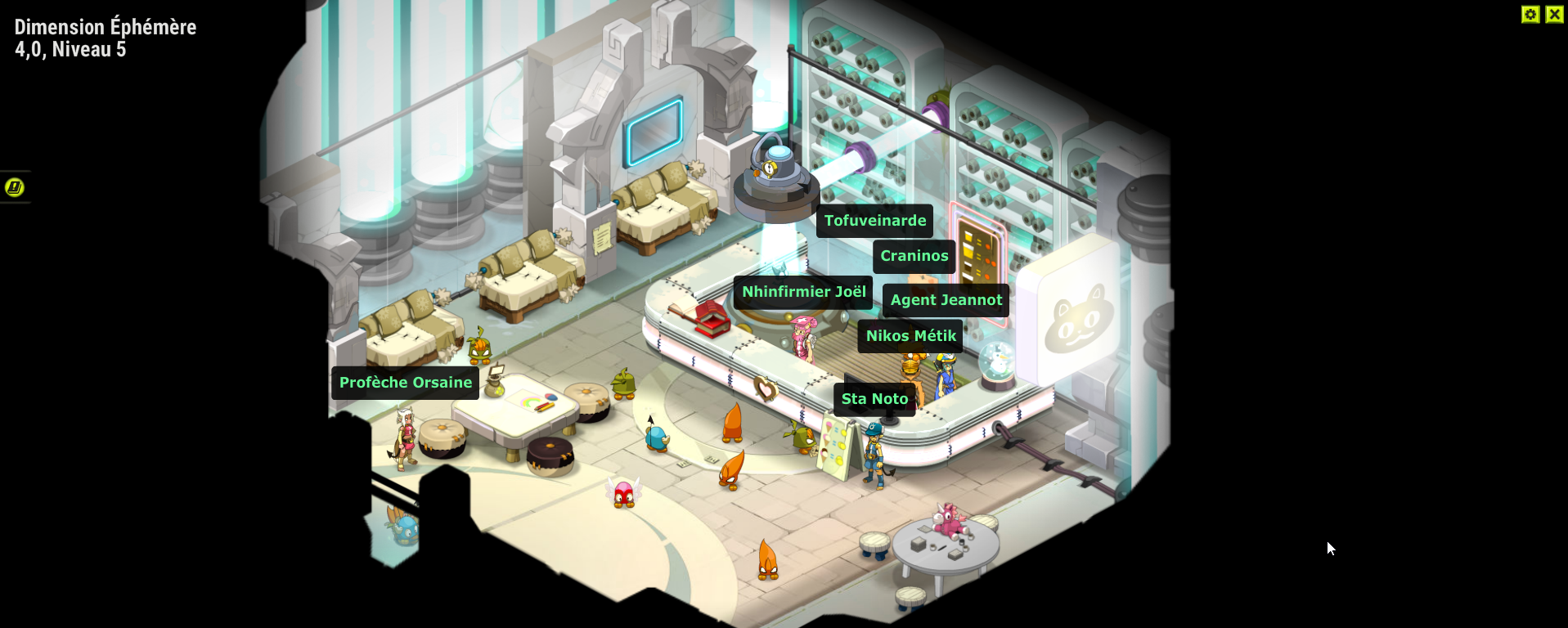Click the Profèche Orsaine nameplate
The height and width of the screenshot is (628, 1568).
pyautogui.click(x=404, y=382)
